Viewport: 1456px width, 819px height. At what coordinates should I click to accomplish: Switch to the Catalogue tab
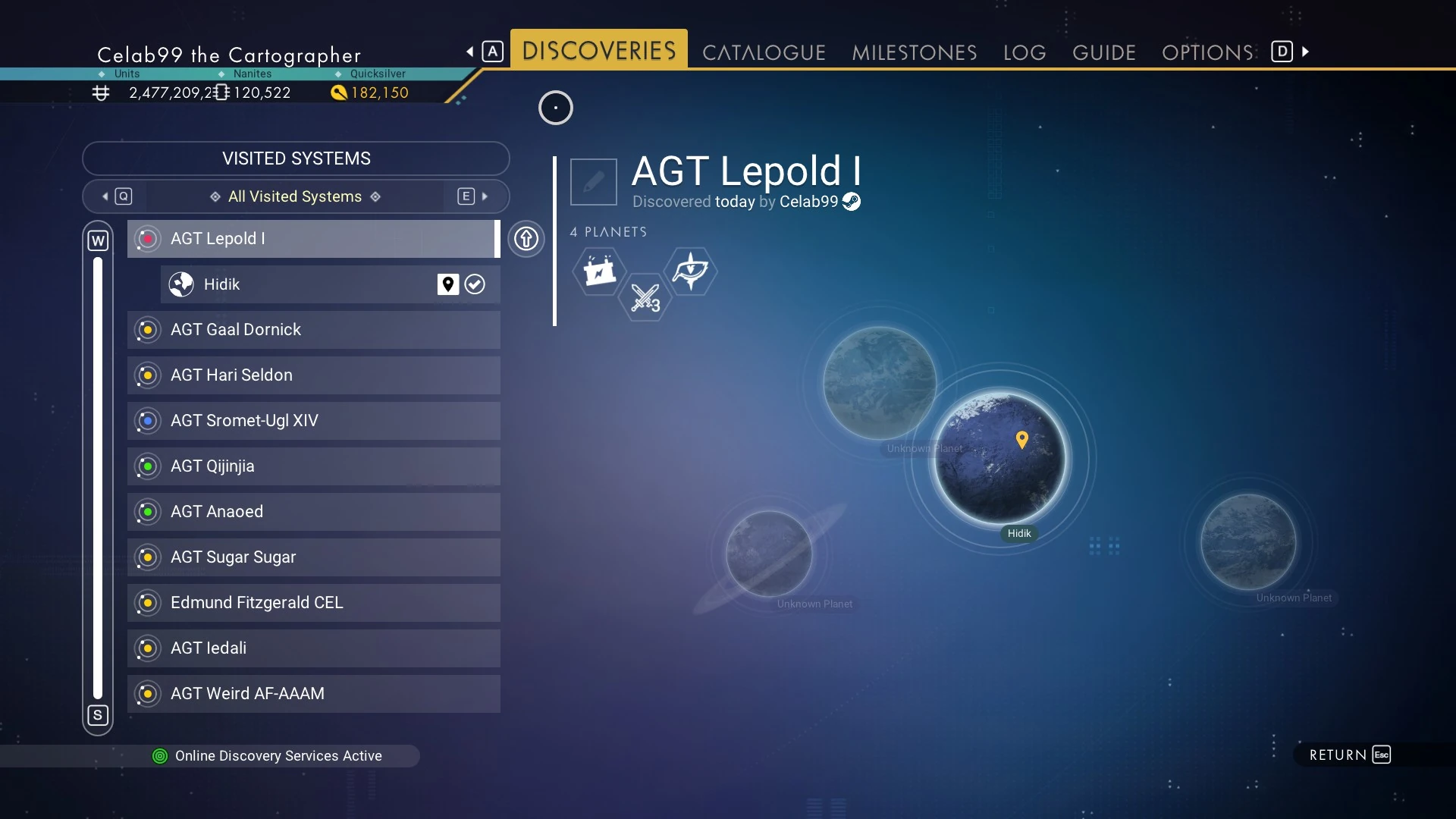click(x=764, y=52)
